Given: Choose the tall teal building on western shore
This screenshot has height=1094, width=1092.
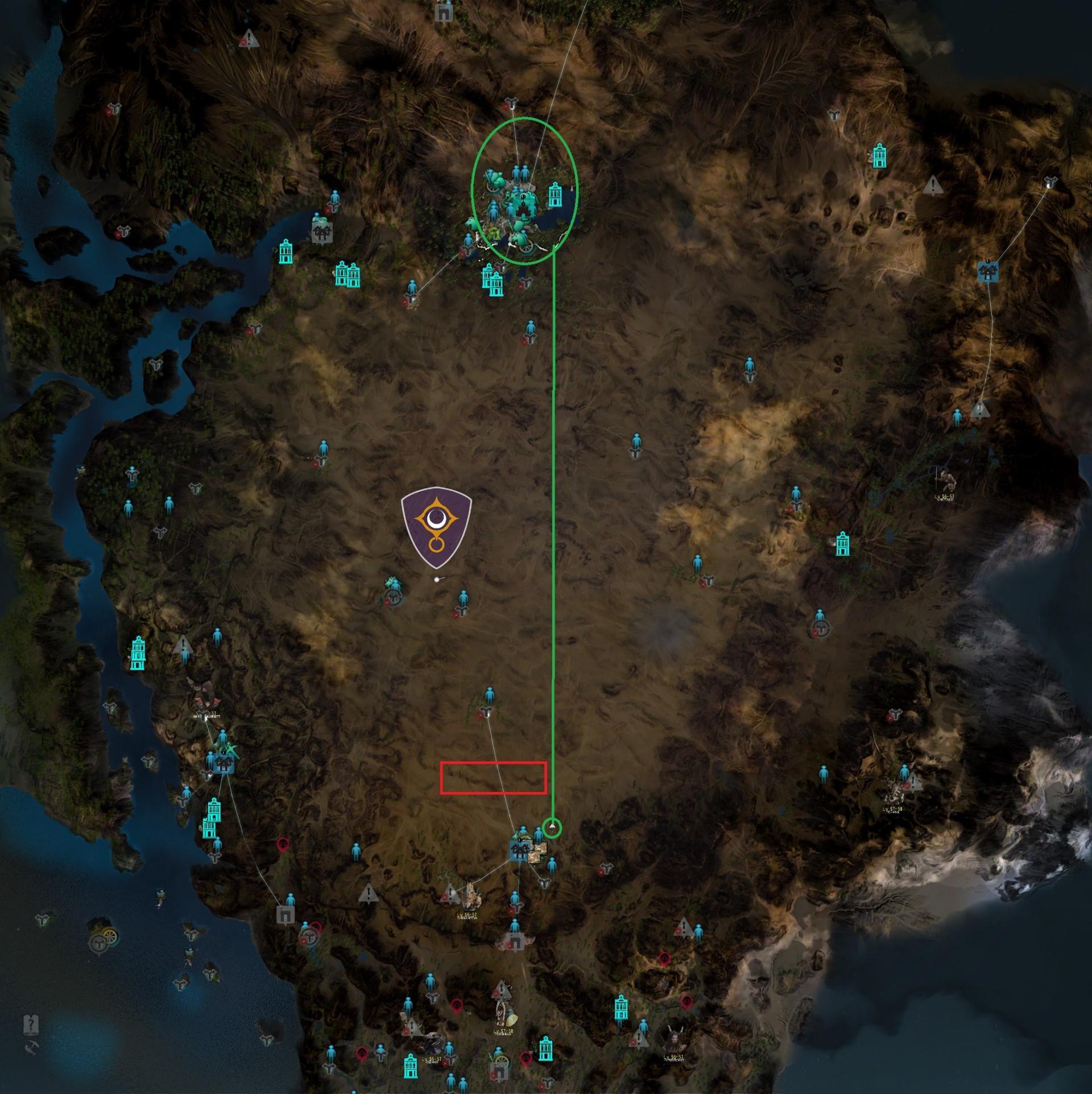Looking at the screenshot, I should [138, 653].
